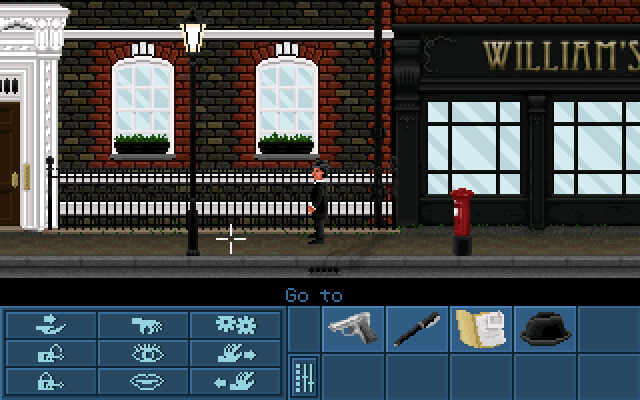Open the sliders options panel

(x=305, y=376)
